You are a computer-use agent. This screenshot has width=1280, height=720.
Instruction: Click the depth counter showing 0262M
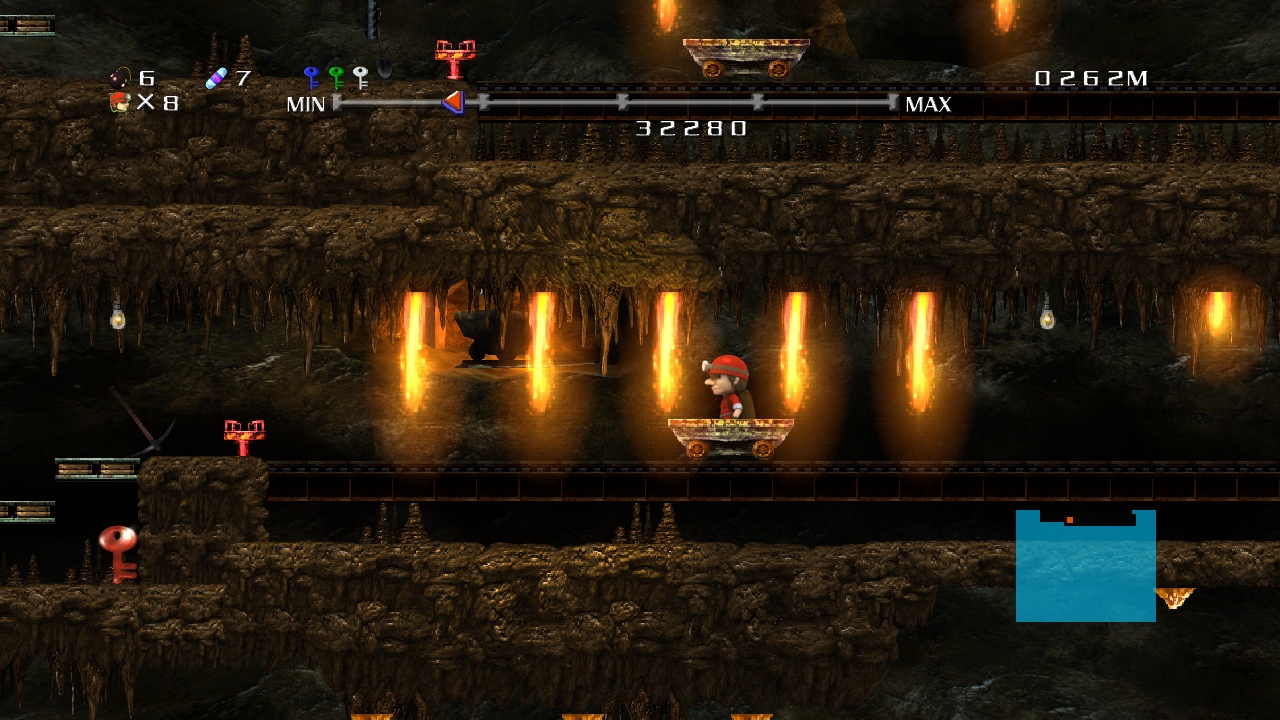coord(1090,78)
